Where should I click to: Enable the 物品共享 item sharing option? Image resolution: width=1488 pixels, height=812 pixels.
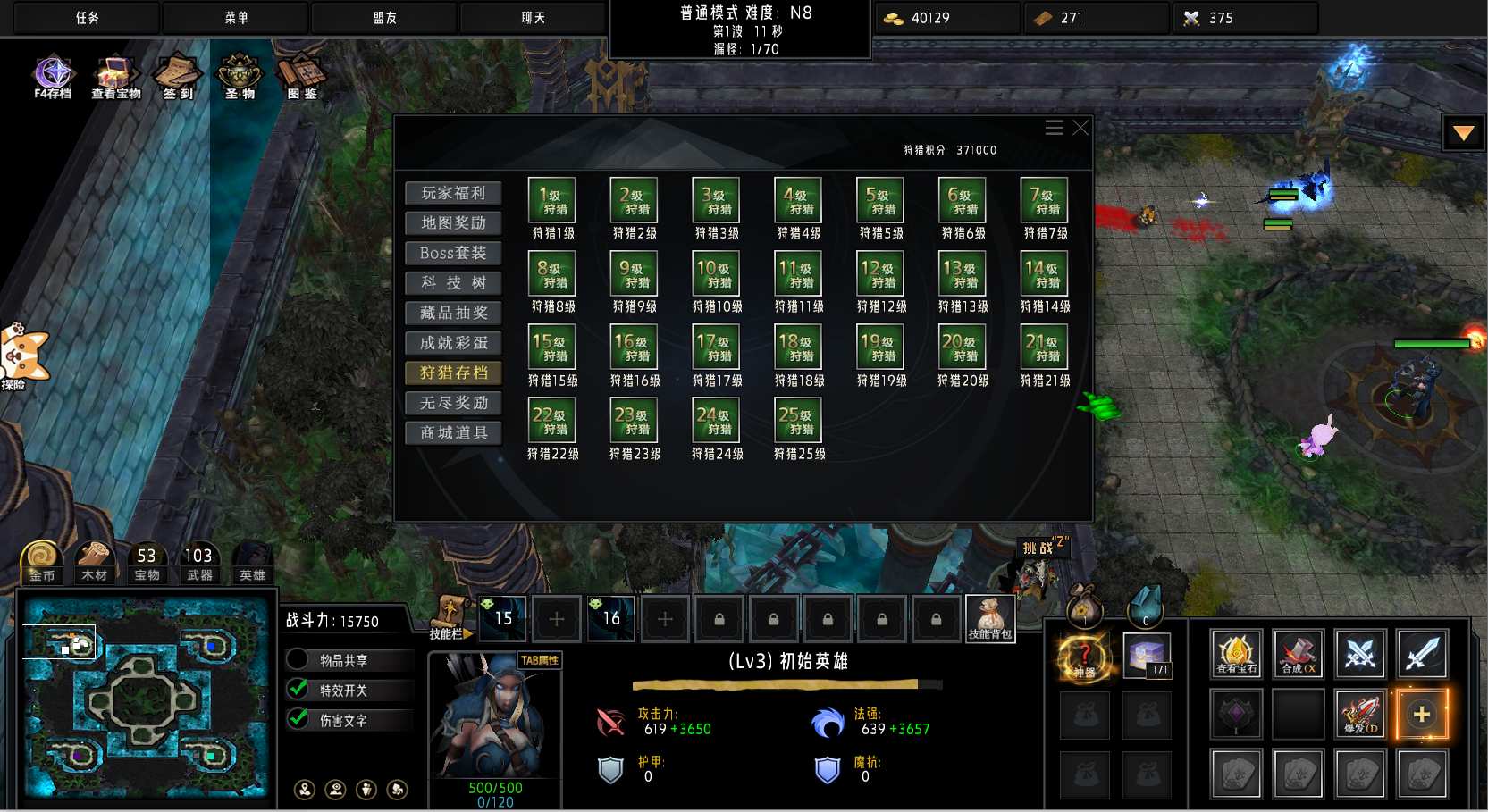(298, 660)
